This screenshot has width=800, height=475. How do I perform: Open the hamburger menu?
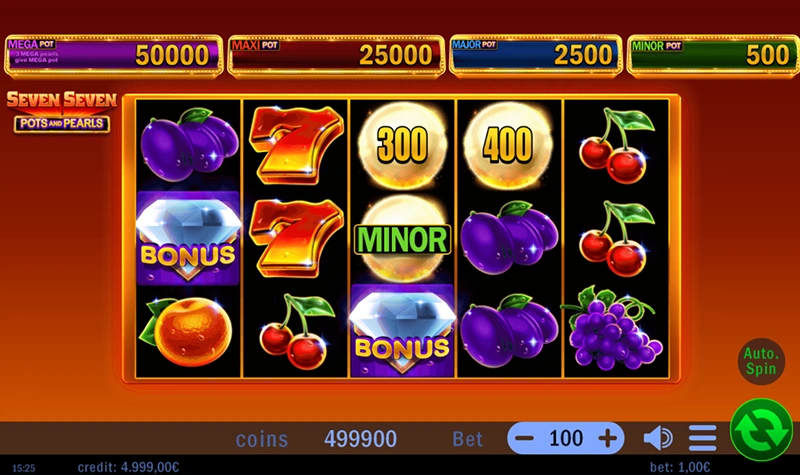click(x=703, y=438)
